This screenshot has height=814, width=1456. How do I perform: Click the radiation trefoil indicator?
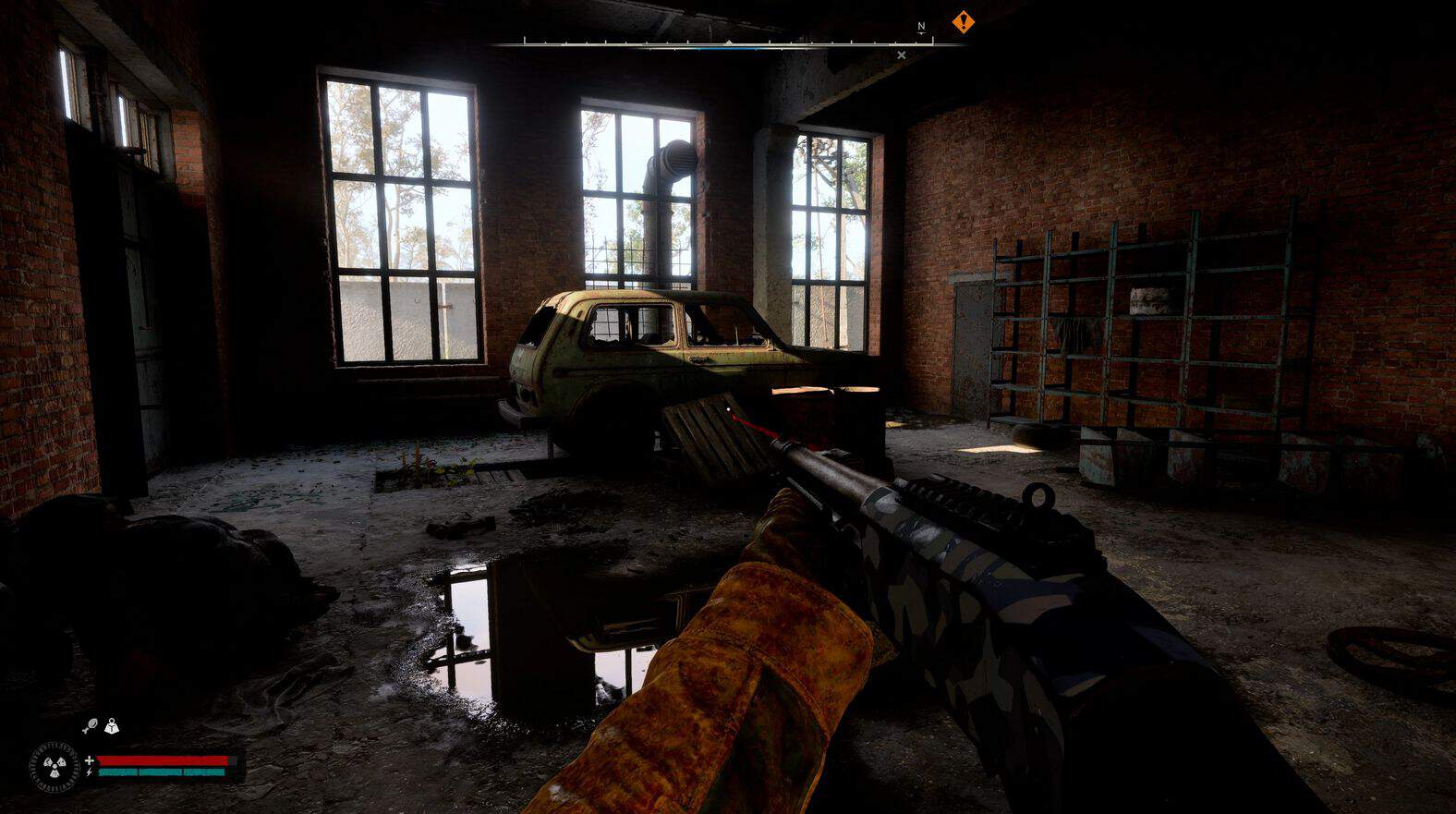55,766
